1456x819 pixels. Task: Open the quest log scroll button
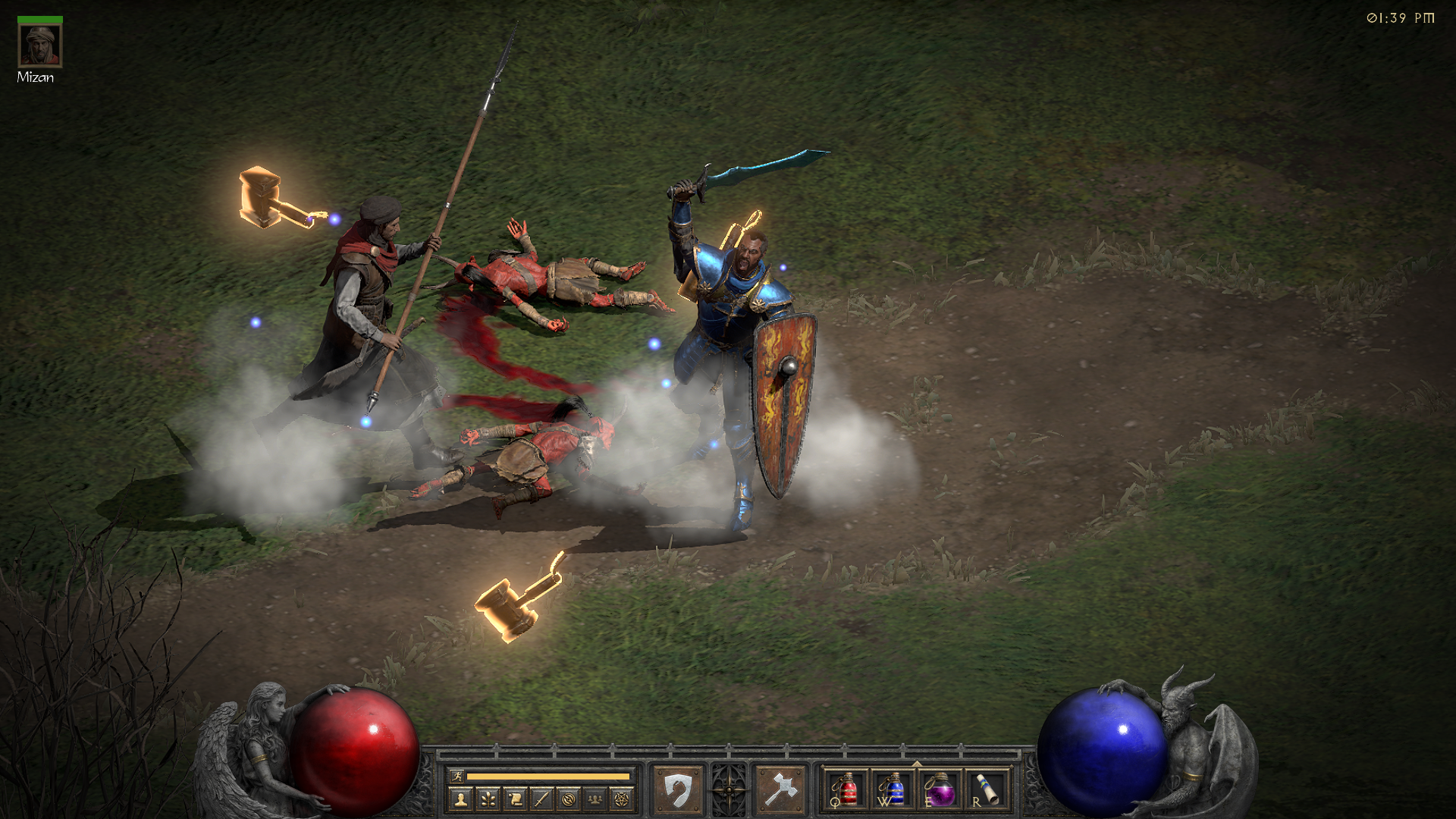click(x=515, y=799)
